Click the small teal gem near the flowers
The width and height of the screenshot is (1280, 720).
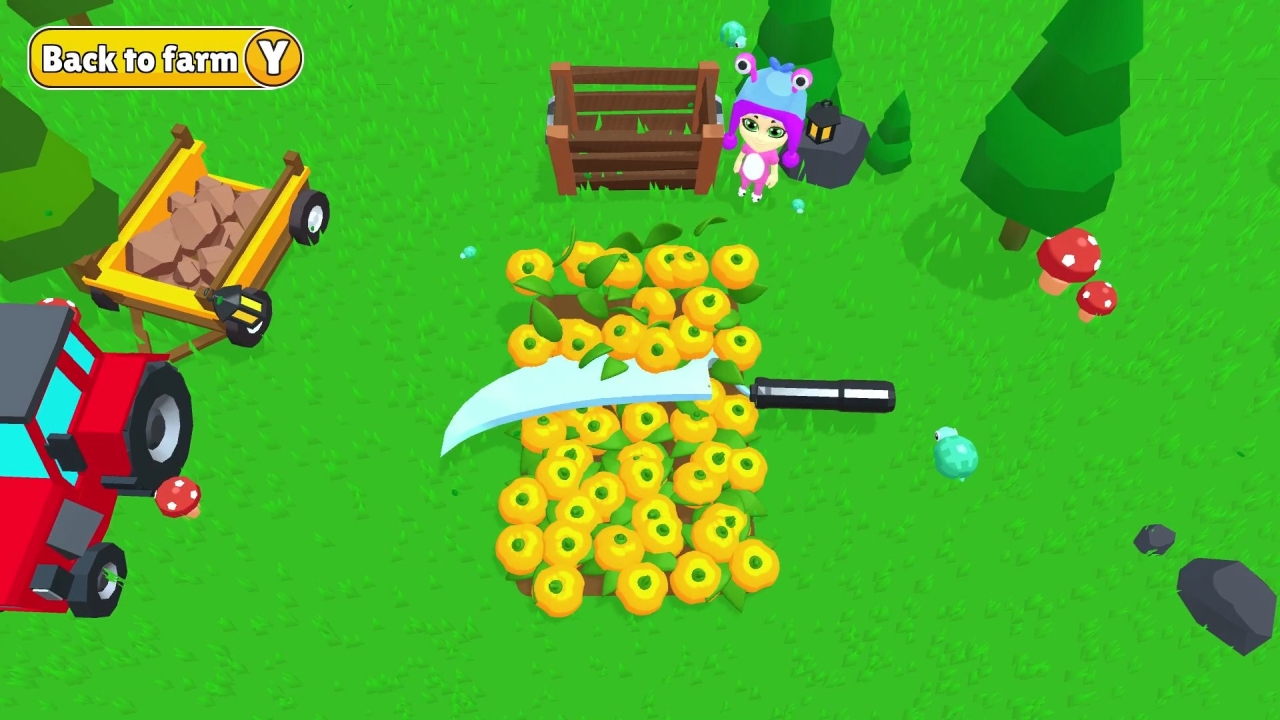click(466, 253)
